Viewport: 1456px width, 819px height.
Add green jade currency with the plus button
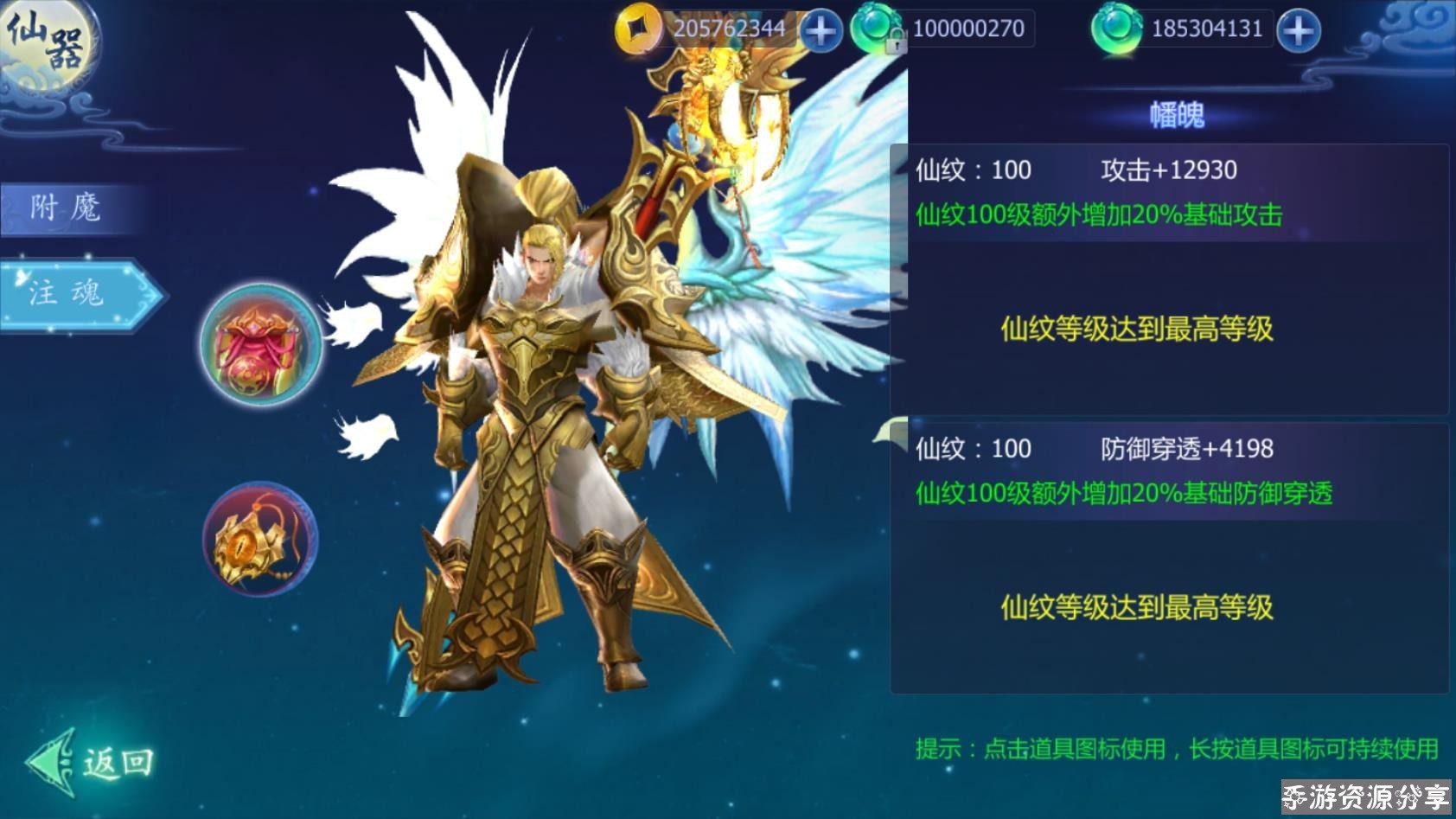point(1298,31)
